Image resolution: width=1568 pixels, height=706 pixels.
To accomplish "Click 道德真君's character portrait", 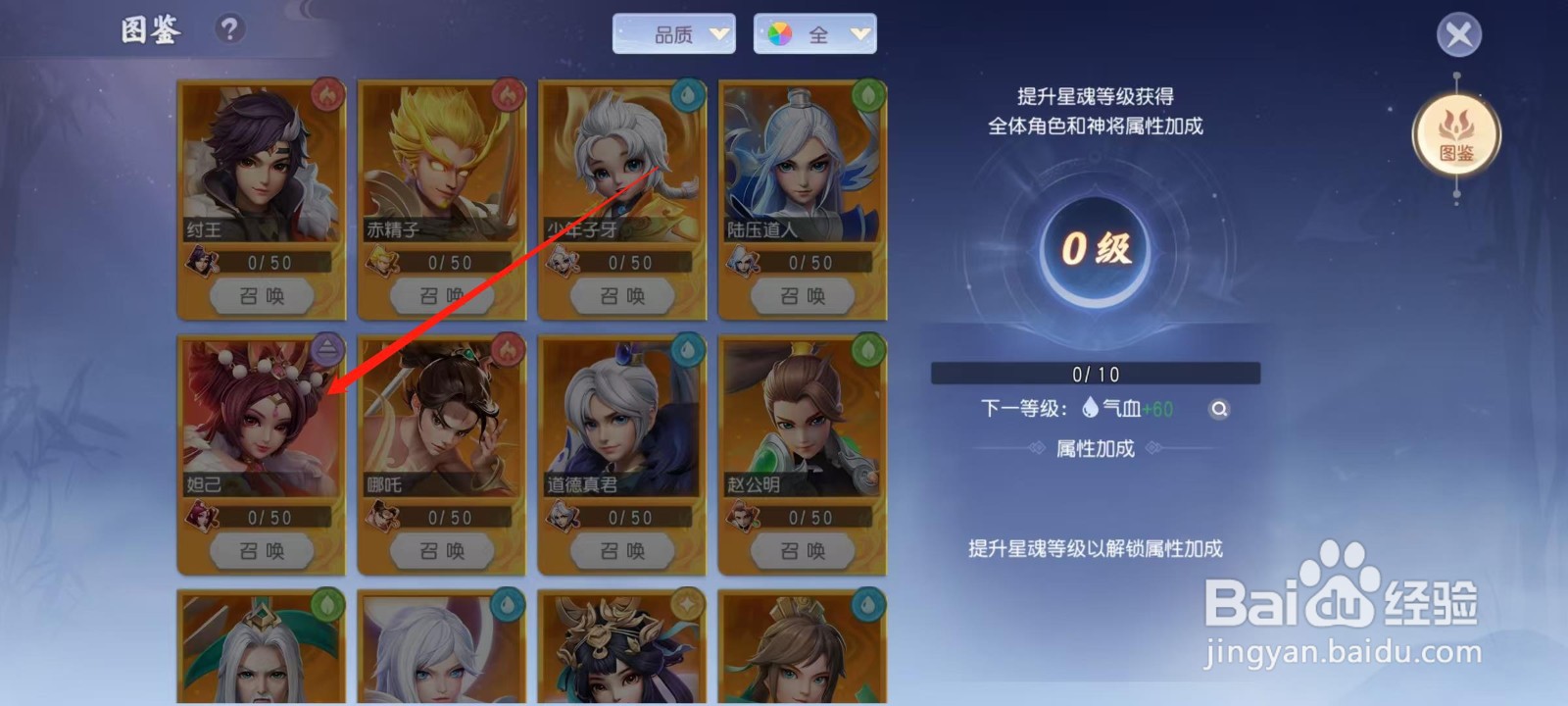I will tap(619, 422).
